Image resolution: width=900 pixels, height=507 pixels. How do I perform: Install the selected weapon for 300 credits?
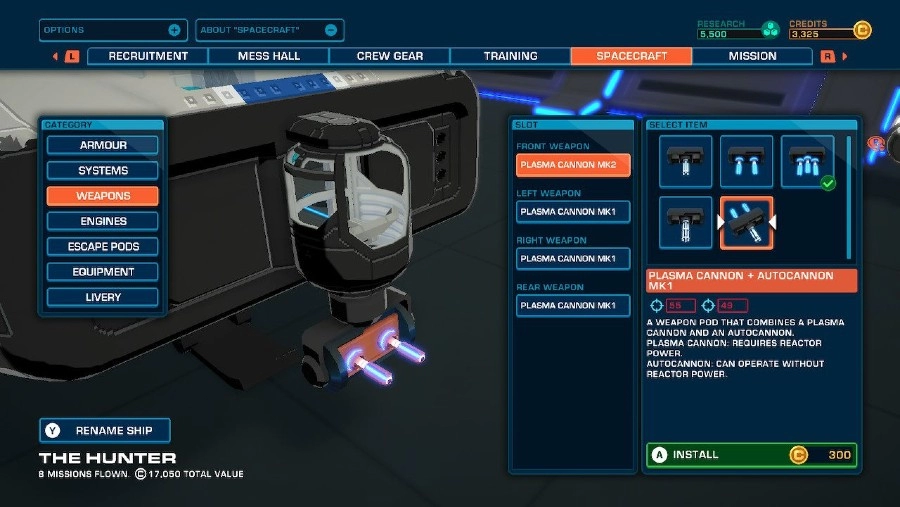click(x=751, y=455)
